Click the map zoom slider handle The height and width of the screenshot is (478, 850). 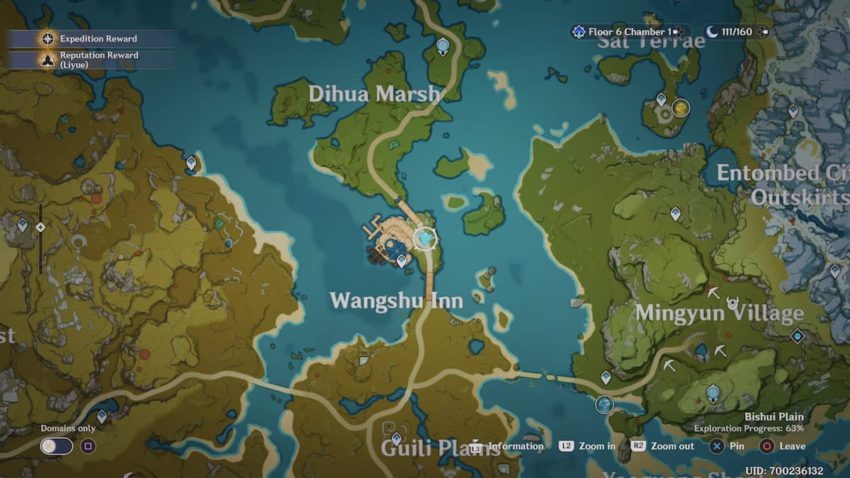pos(40,227)
